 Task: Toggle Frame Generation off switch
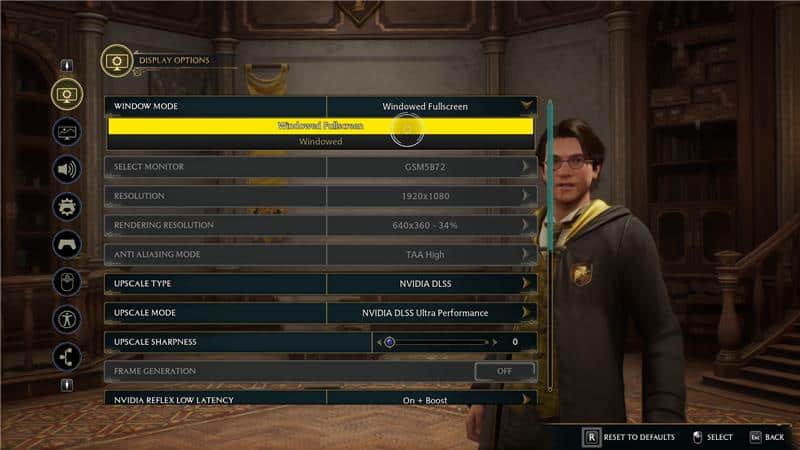pos(504,371)
